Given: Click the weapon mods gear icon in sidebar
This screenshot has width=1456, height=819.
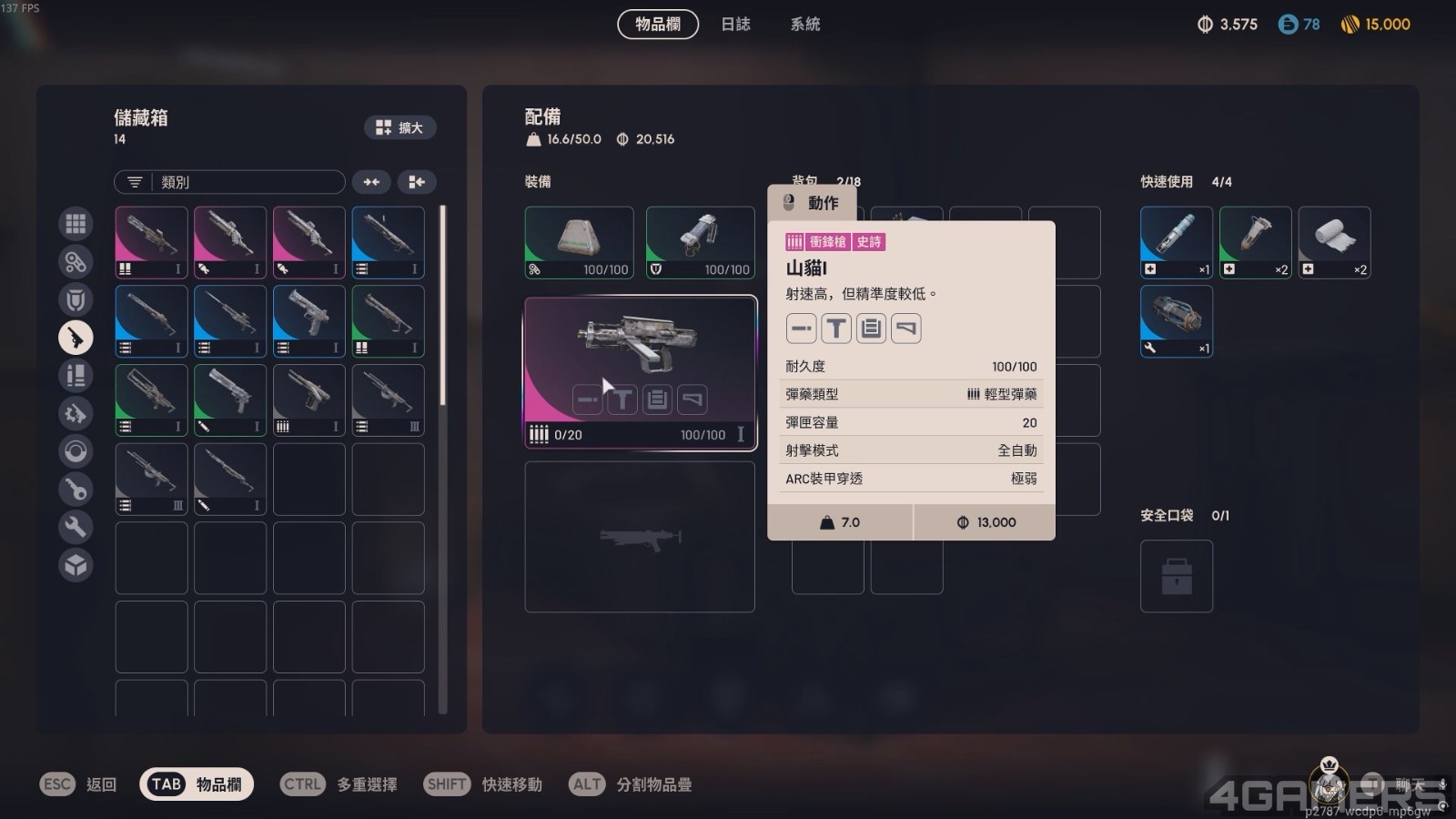Looking at the screenshot, I should [76, 413].
